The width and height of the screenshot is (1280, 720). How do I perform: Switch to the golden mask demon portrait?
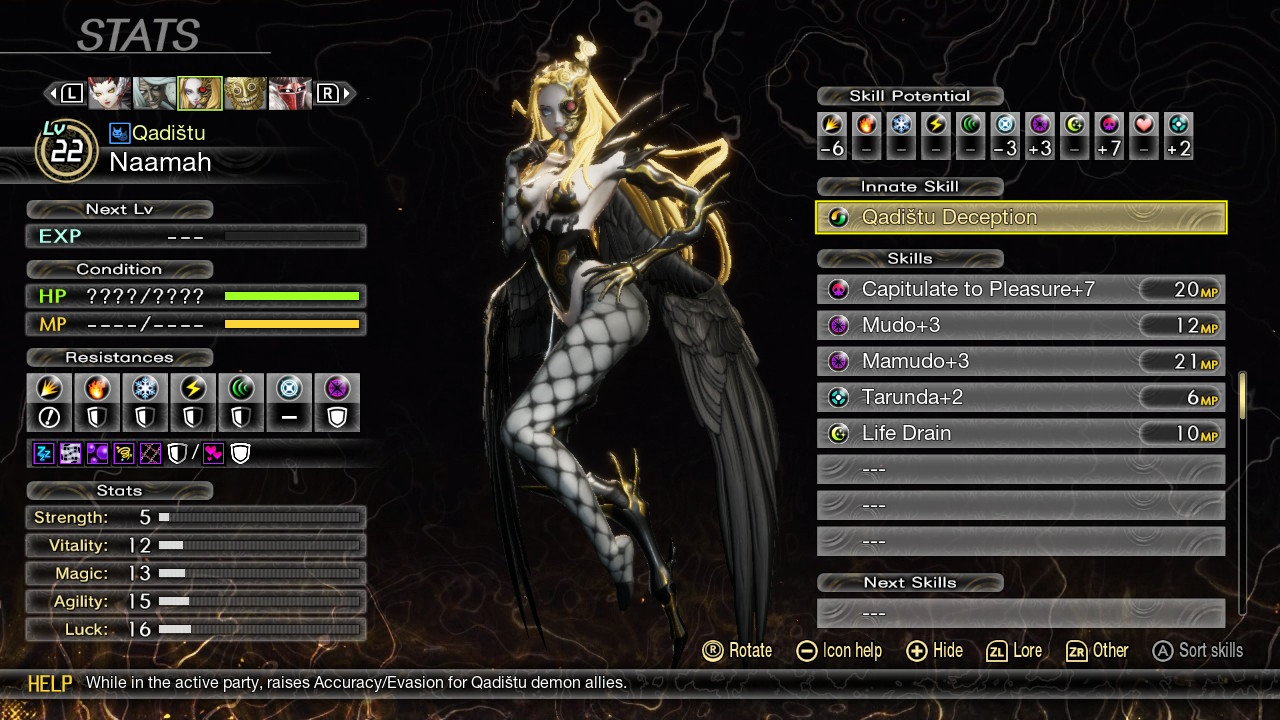(x=245, y=94)
